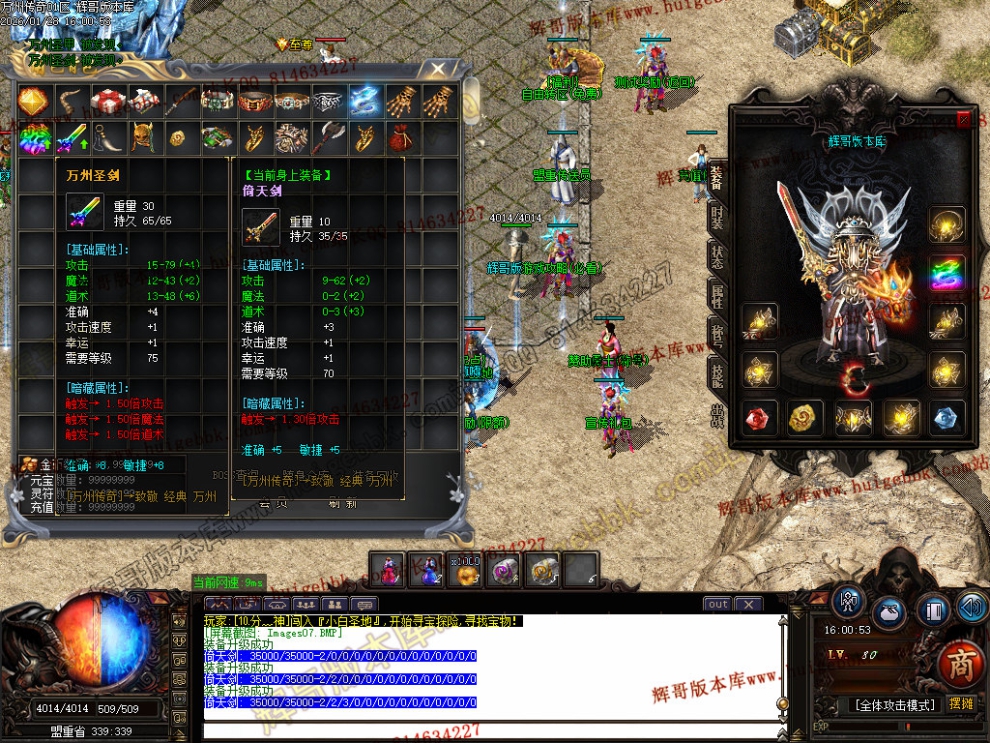Click the 摆摊 stall button
Screen dimensions: 990x743
pos(961,703)
